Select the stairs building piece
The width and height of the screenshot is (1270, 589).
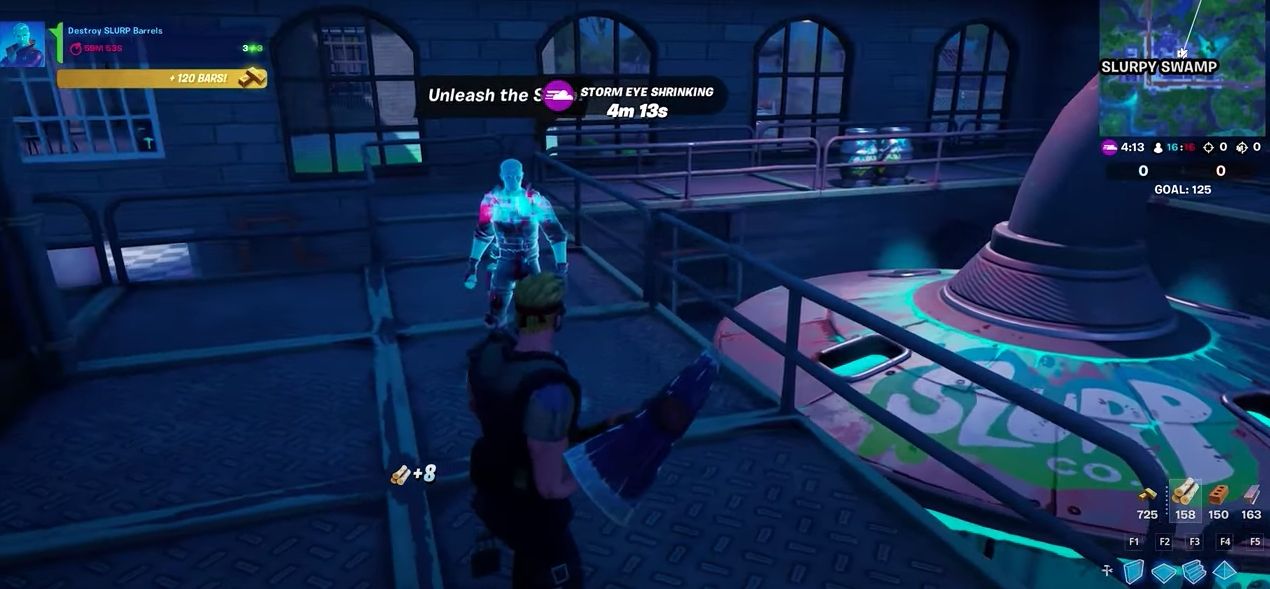coord(1194,572)
